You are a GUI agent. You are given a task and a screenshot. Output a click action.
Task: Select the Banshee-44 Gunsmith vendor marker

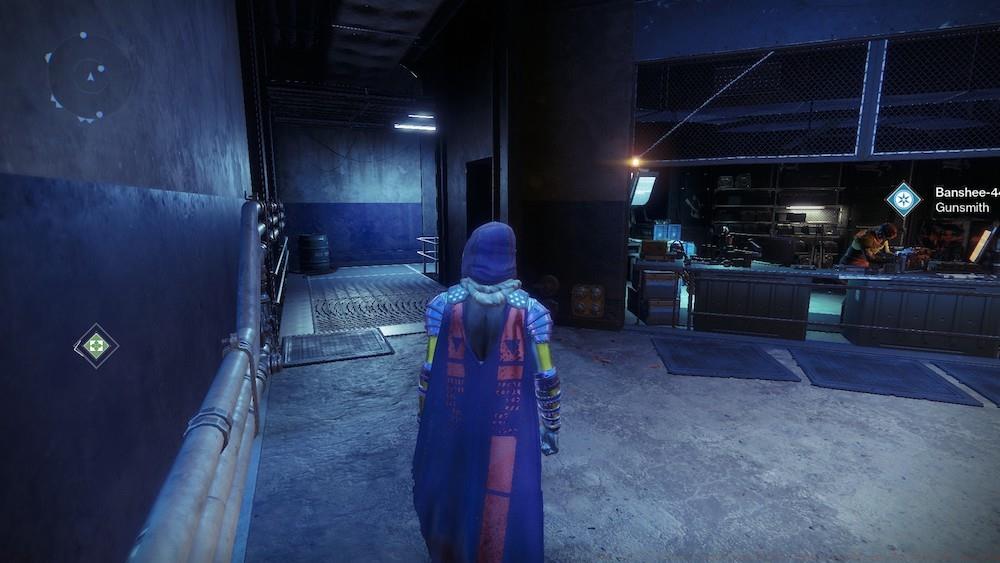(x=903, y=199)
